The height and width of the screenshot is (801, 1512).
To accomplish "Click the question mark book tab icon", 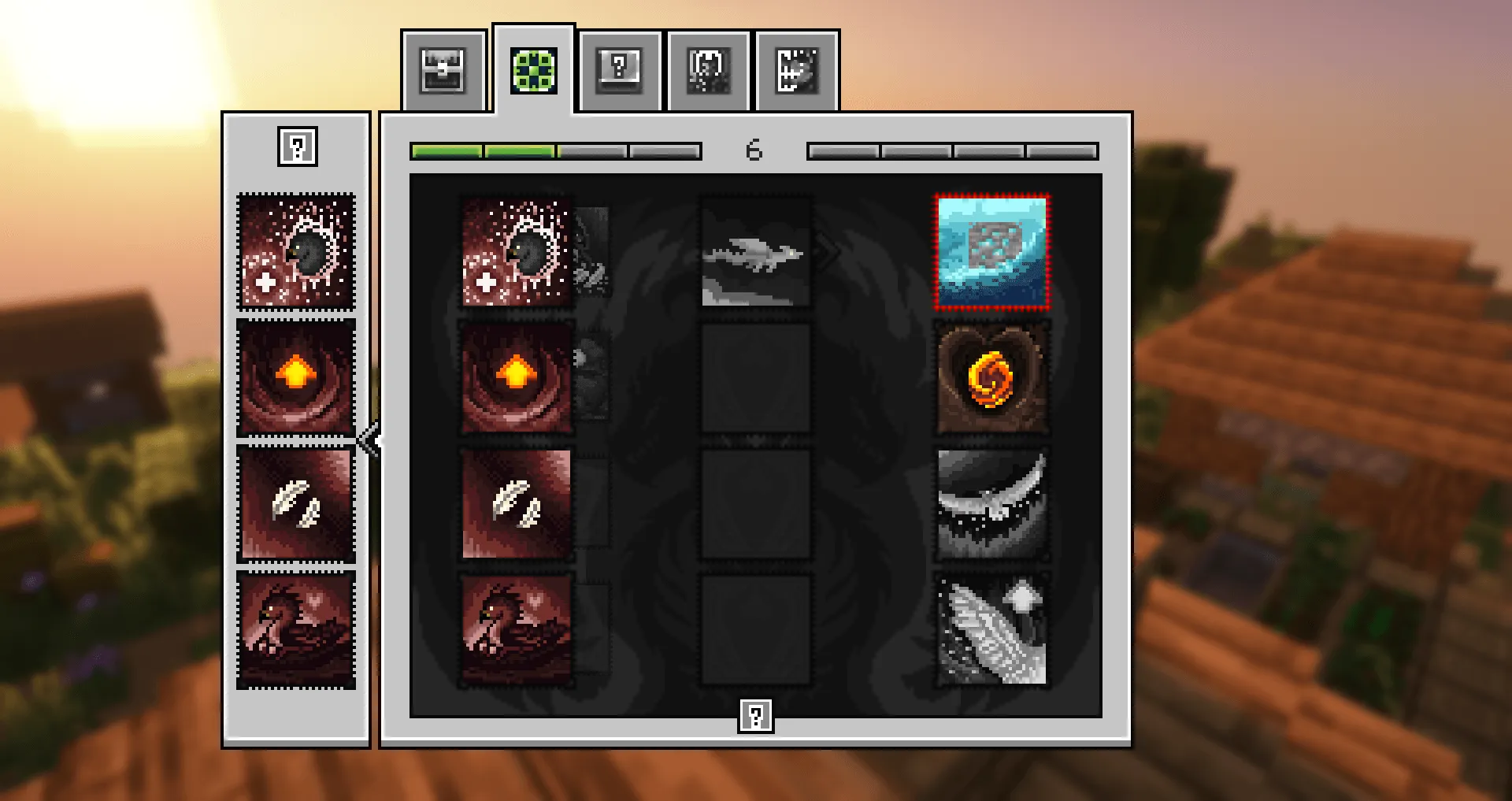I will point(621,71).
